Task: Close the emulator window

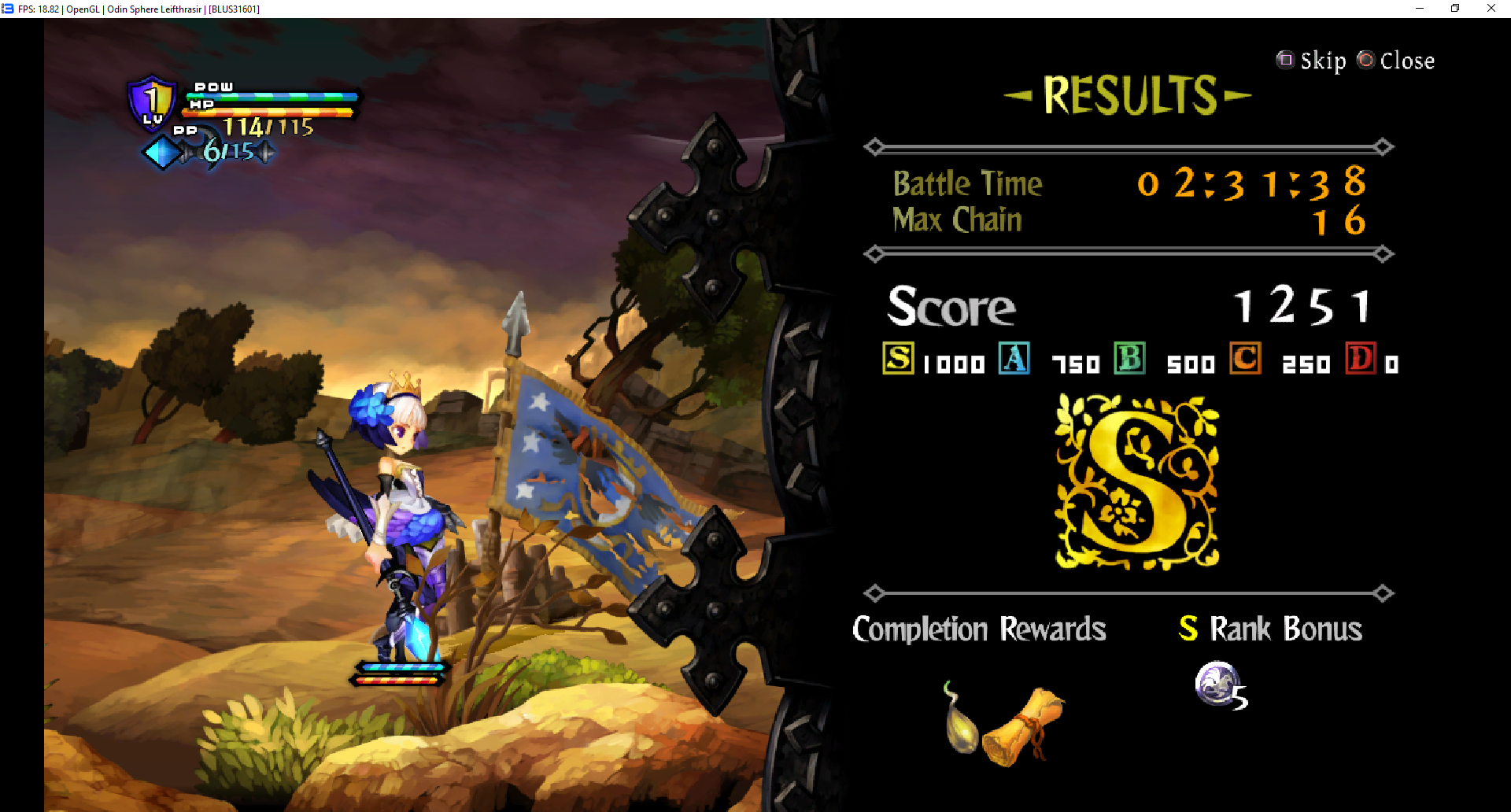Action: [1491, 9]
